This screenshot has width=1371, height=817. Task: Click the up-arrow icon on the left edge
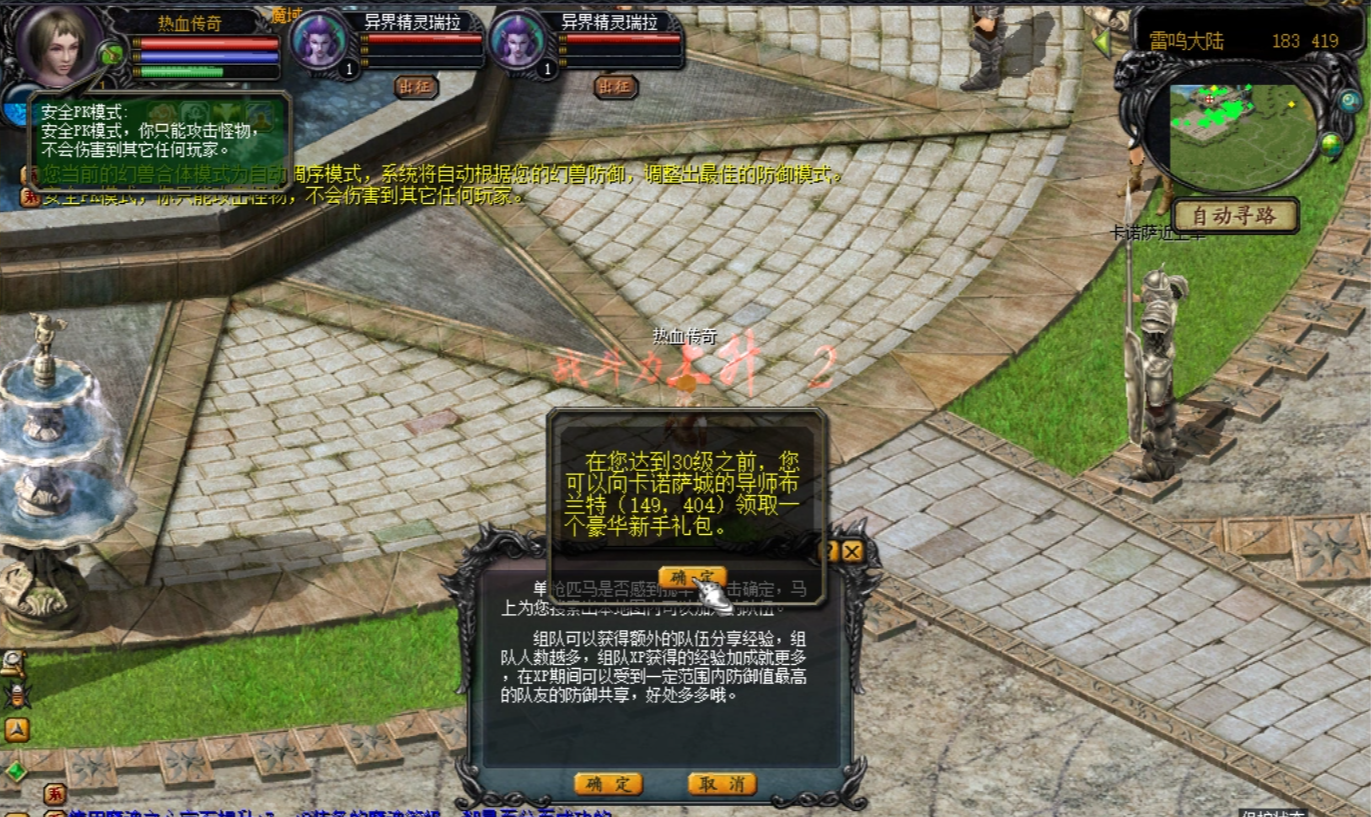click(16, 729)
